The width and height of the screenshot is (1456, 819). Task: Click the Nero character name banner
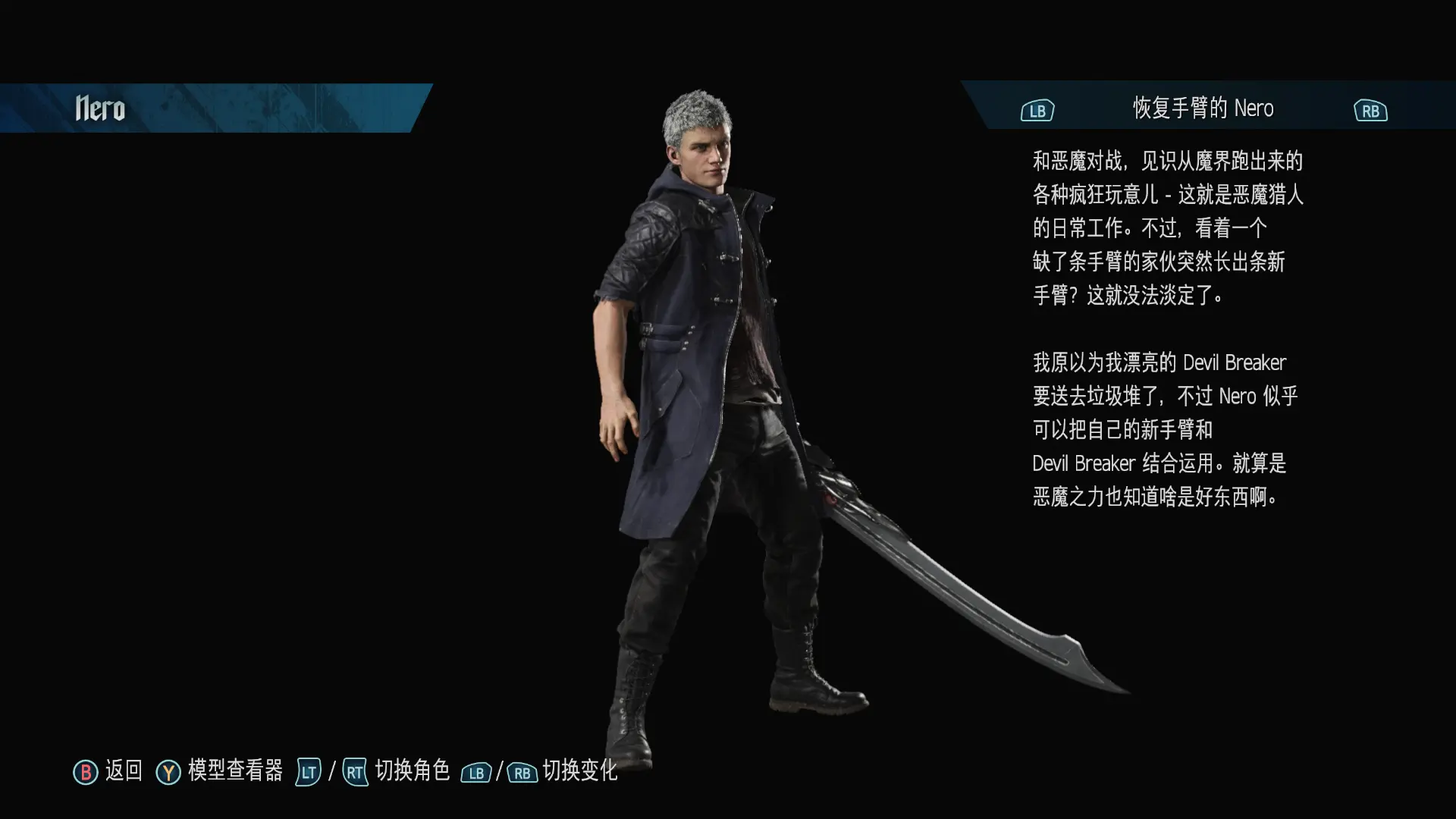[100, 108]
